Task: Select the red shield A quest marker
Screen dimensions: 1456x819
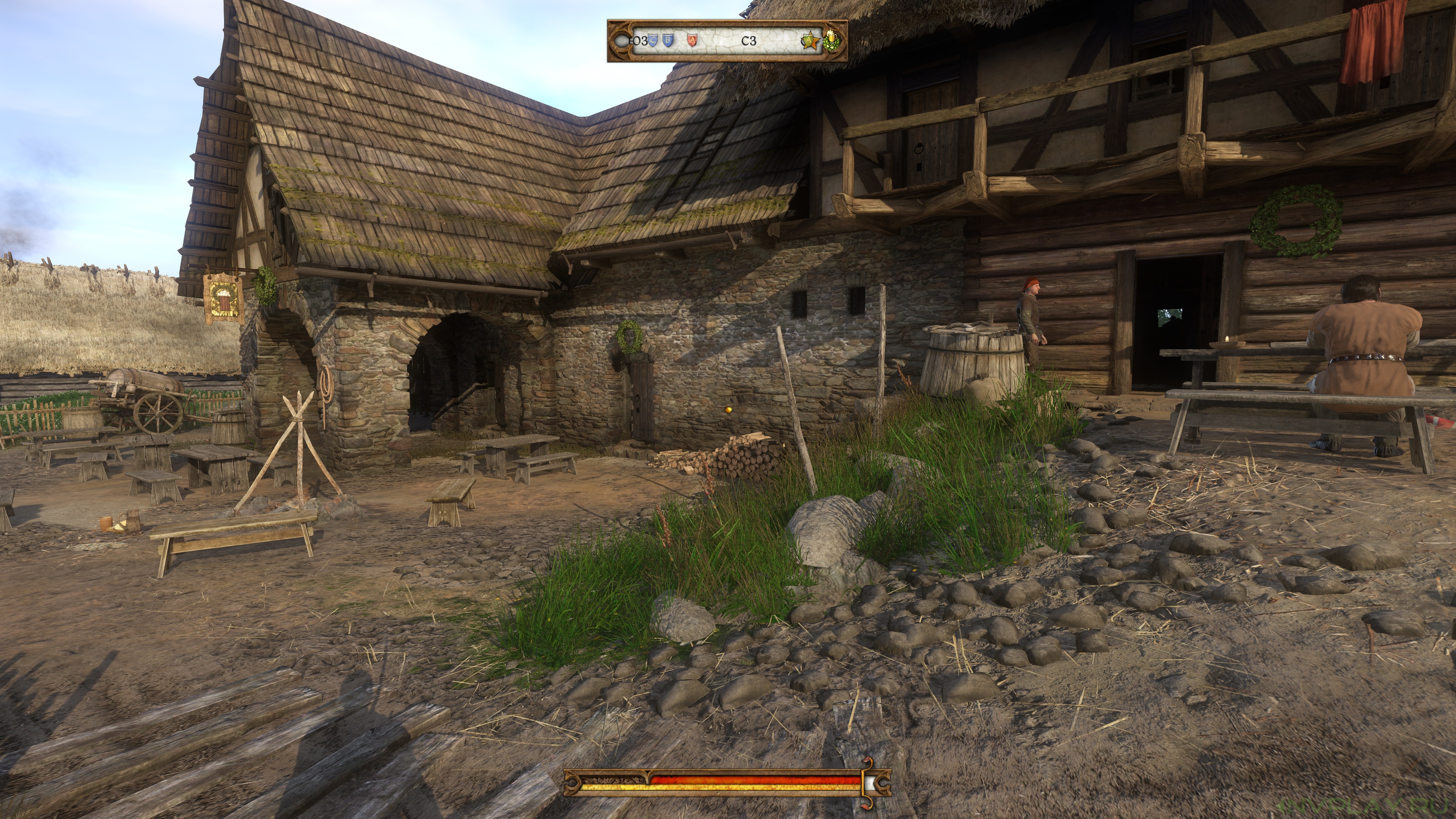Action: (x=692, y=40)
